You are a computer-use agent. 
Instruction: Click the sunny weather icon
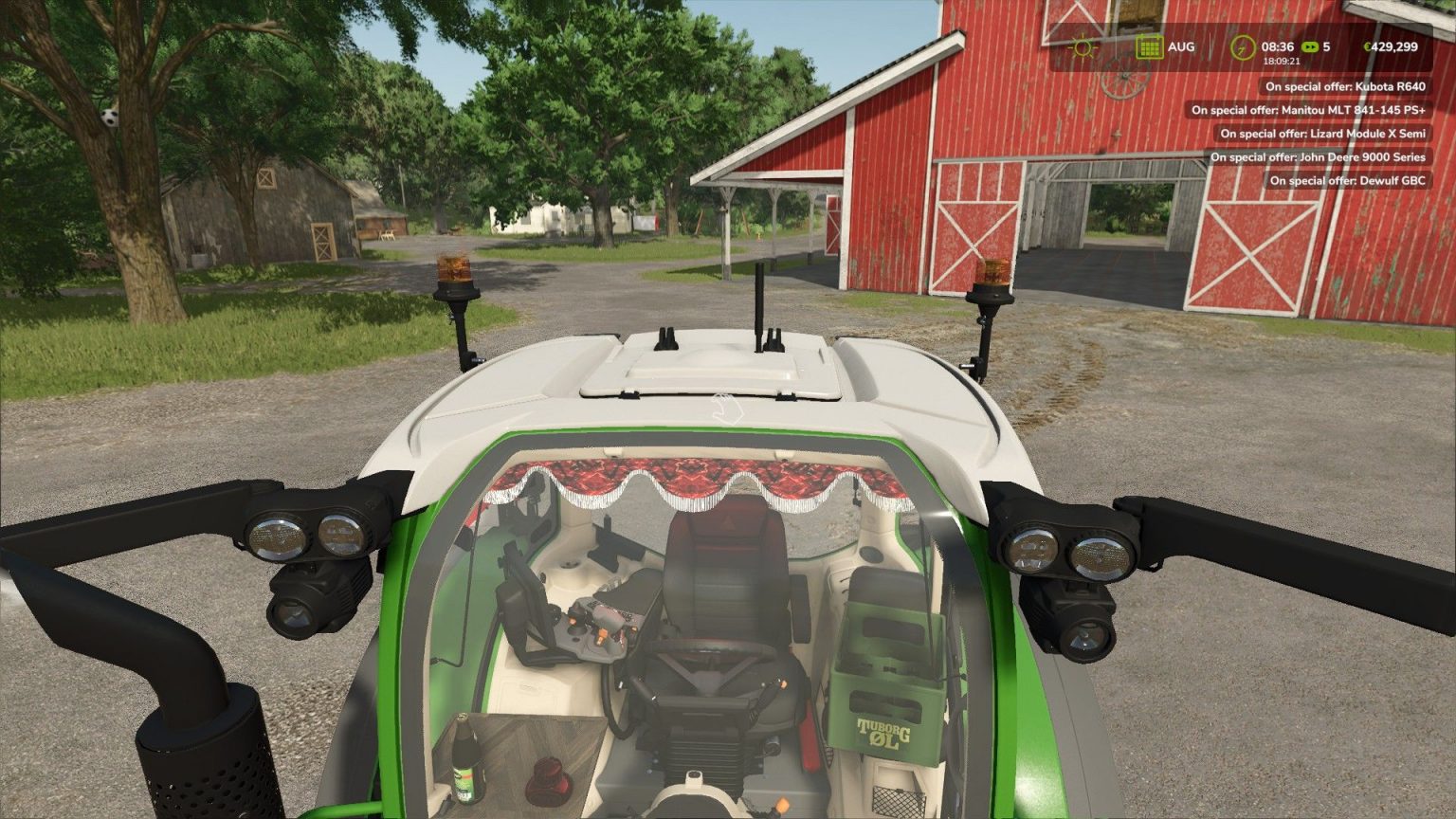click(x=1083, y=47)
